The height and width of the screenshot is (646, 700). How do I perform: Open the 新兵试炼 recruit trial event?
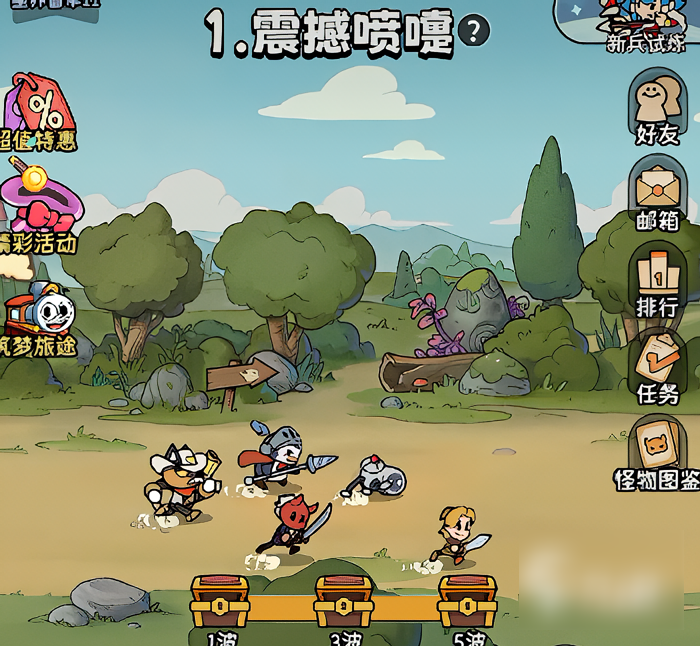(x=645, y=23)
